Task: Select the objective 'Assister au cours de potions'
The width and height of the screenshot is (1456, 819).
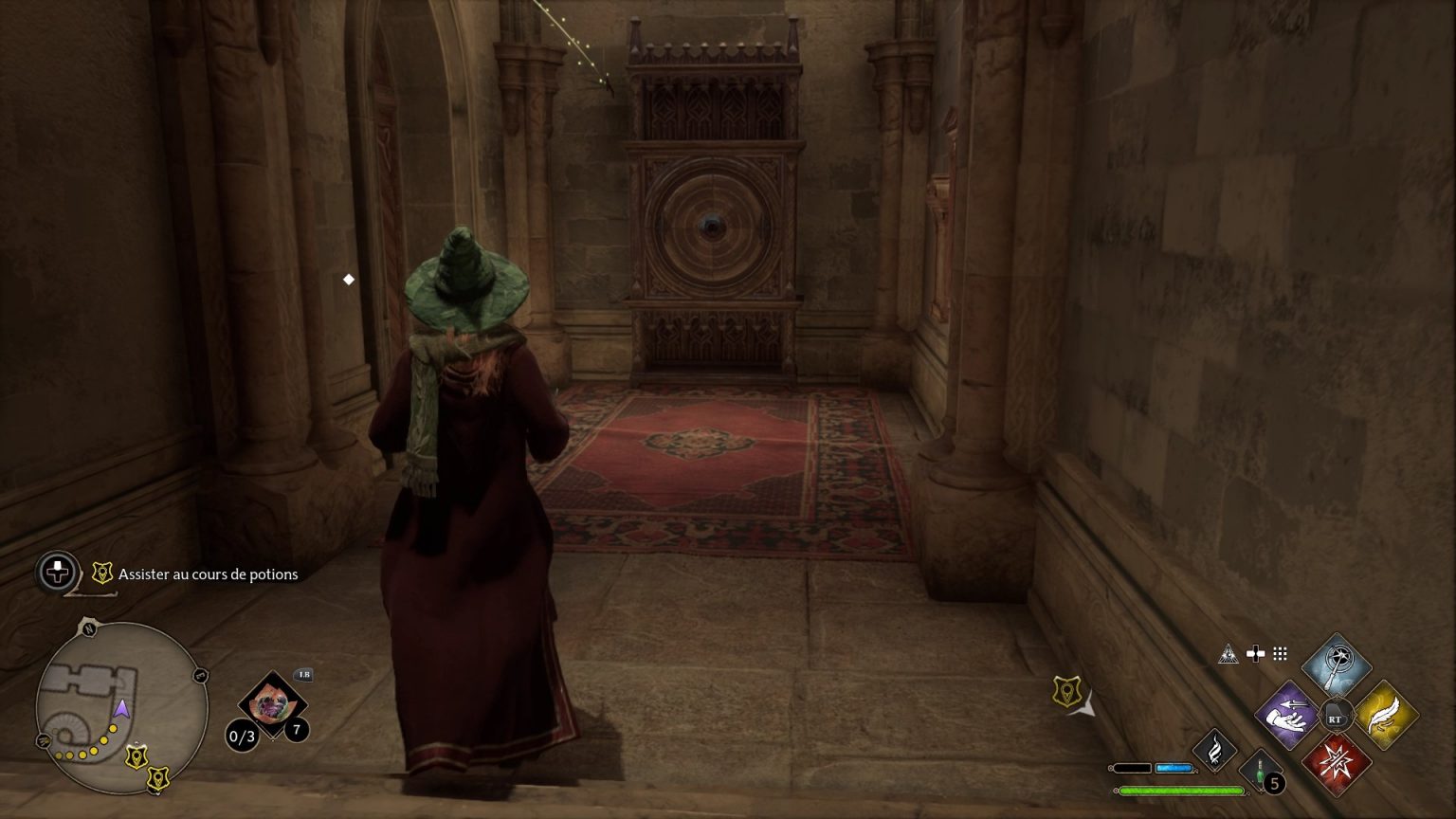Action: (208, 574)
